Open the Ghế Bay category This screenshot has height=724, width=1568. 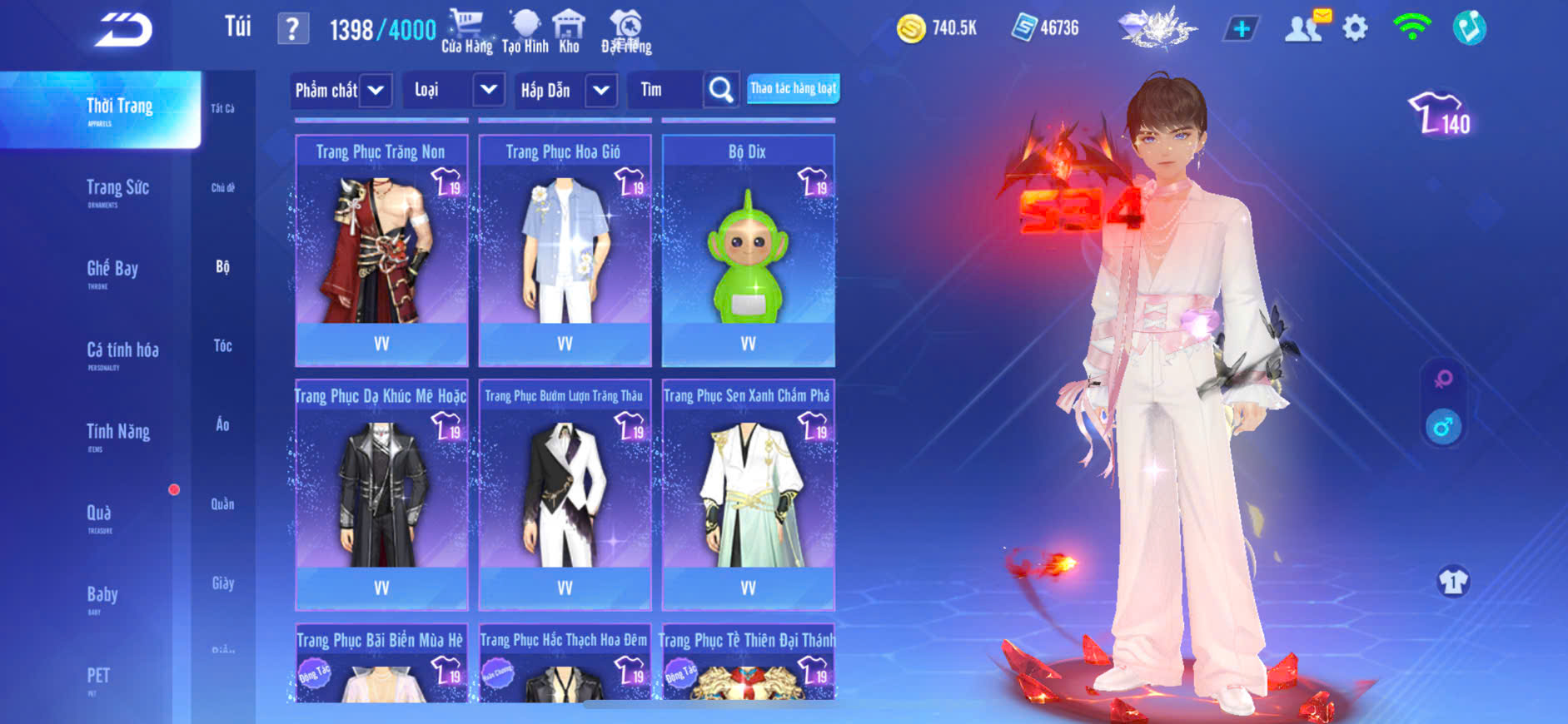click(x=112, y=270)
